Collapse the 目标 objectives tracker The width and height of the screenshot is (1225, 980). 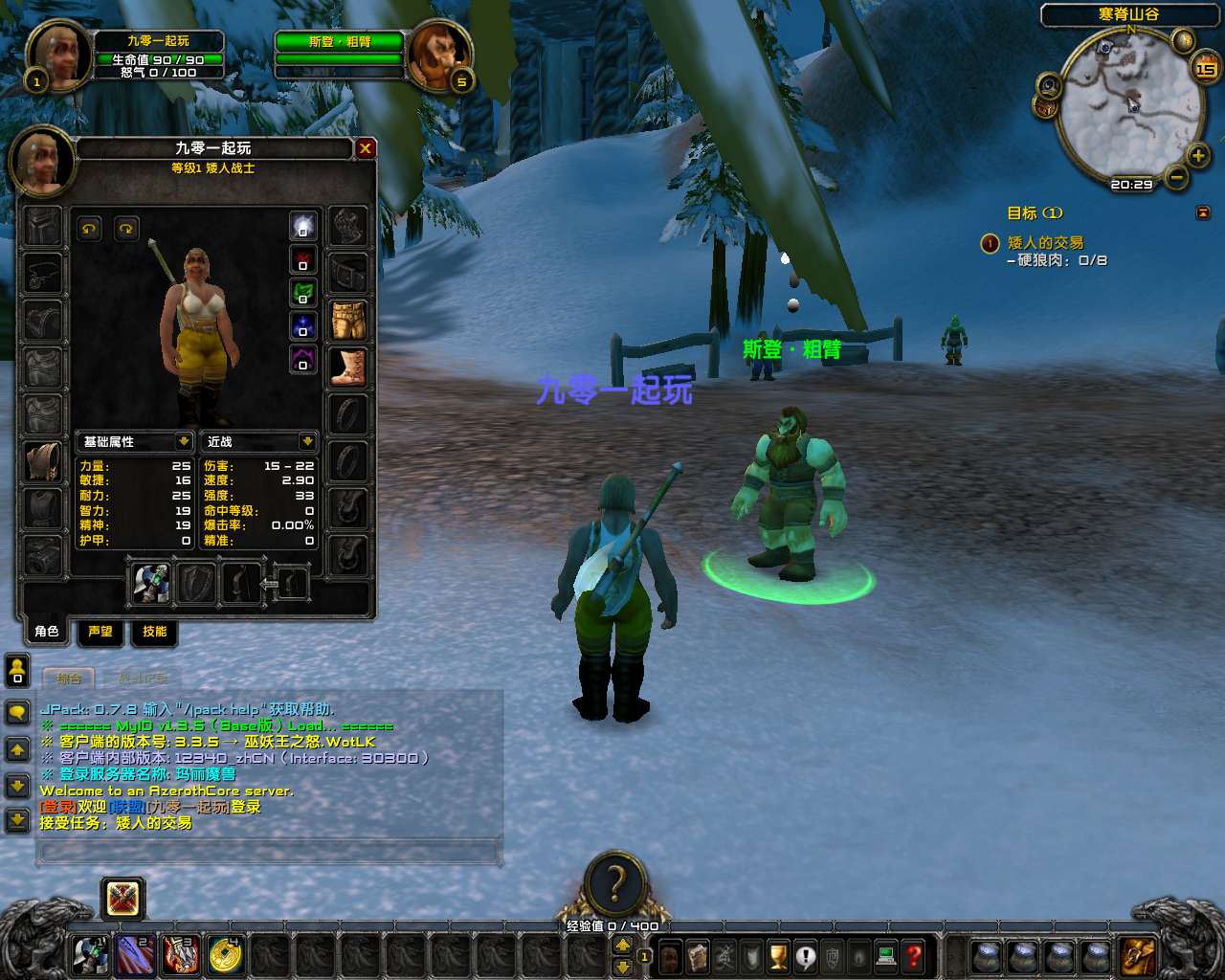(1203, 212)
